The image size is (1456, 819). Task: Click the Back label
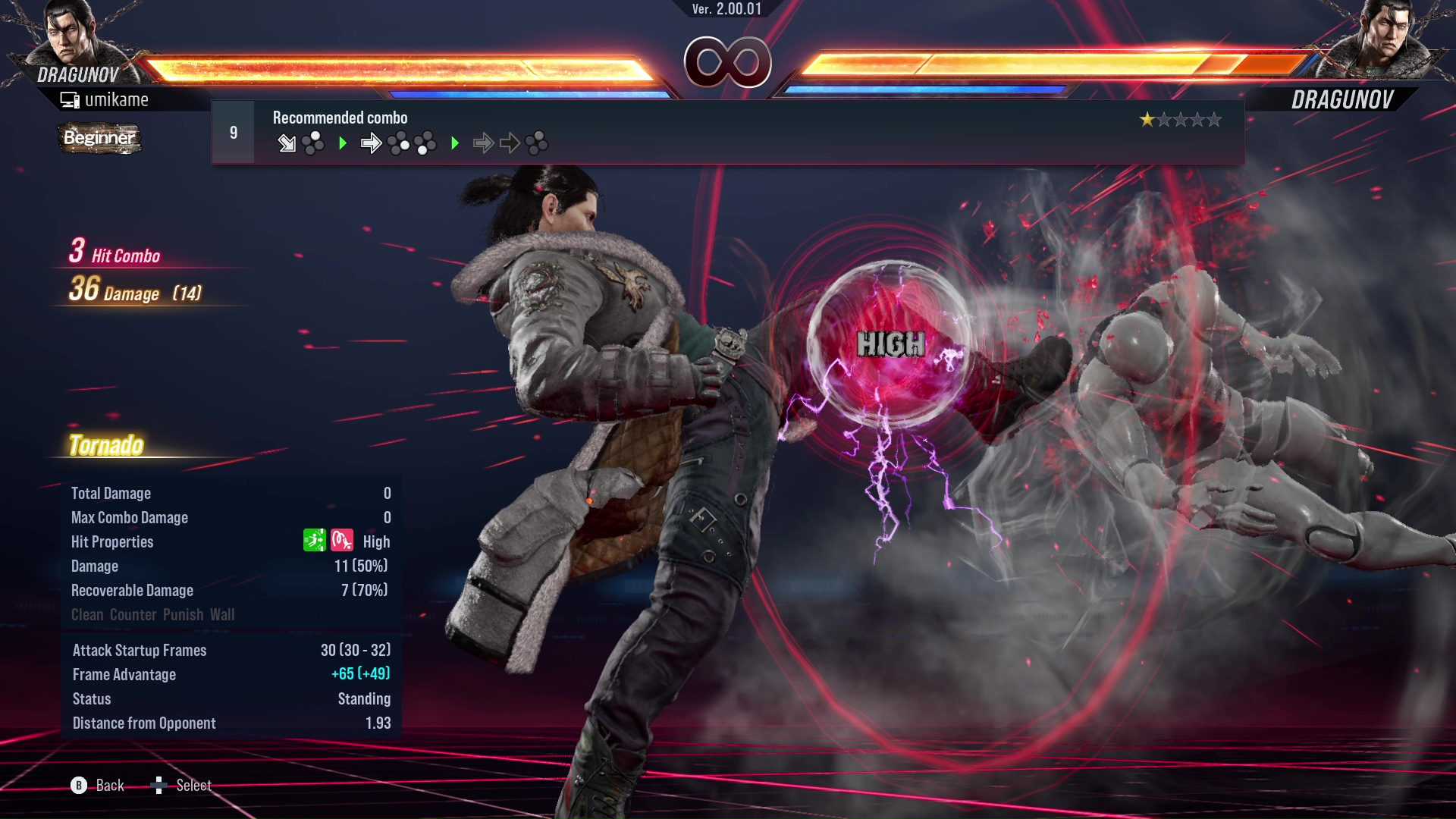pyautogui.click(x=109, y=786)
